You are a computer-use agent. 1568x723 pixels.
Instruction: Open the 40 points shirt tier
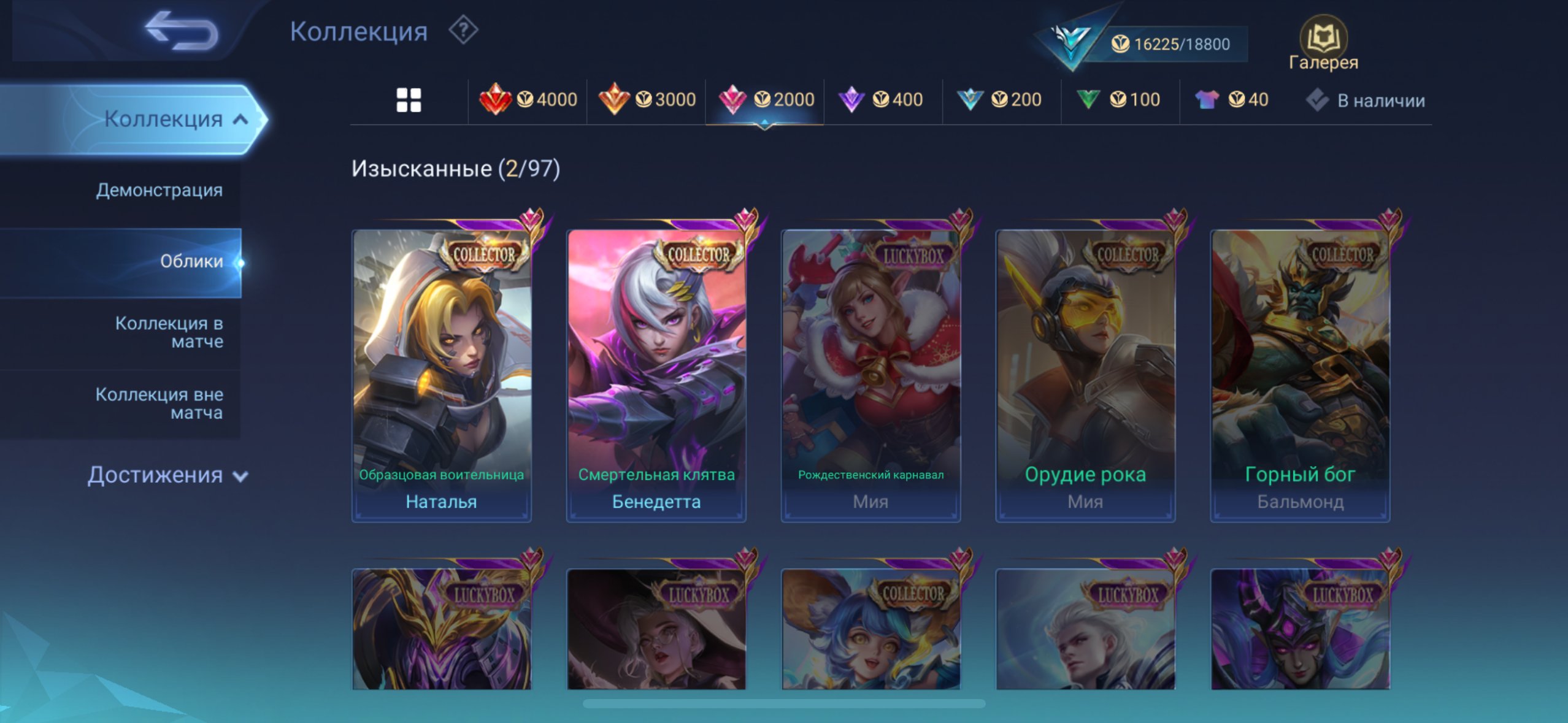1232,99
